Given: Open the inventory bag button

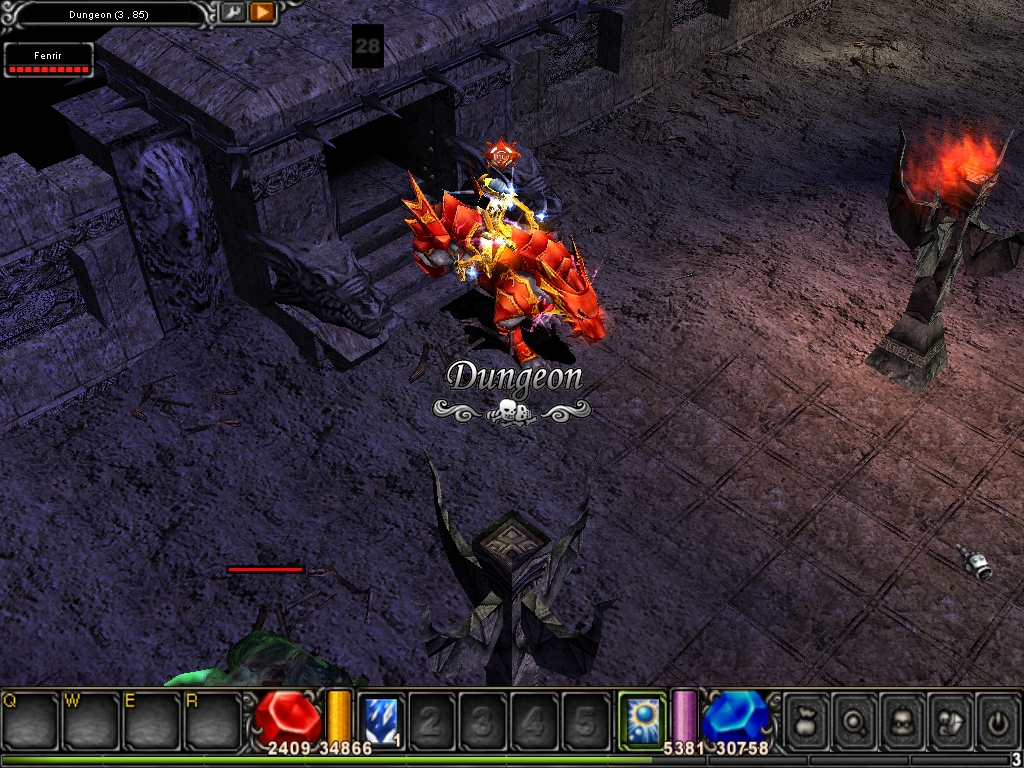Looking at the screenshot, I should (x=805, y=720).
